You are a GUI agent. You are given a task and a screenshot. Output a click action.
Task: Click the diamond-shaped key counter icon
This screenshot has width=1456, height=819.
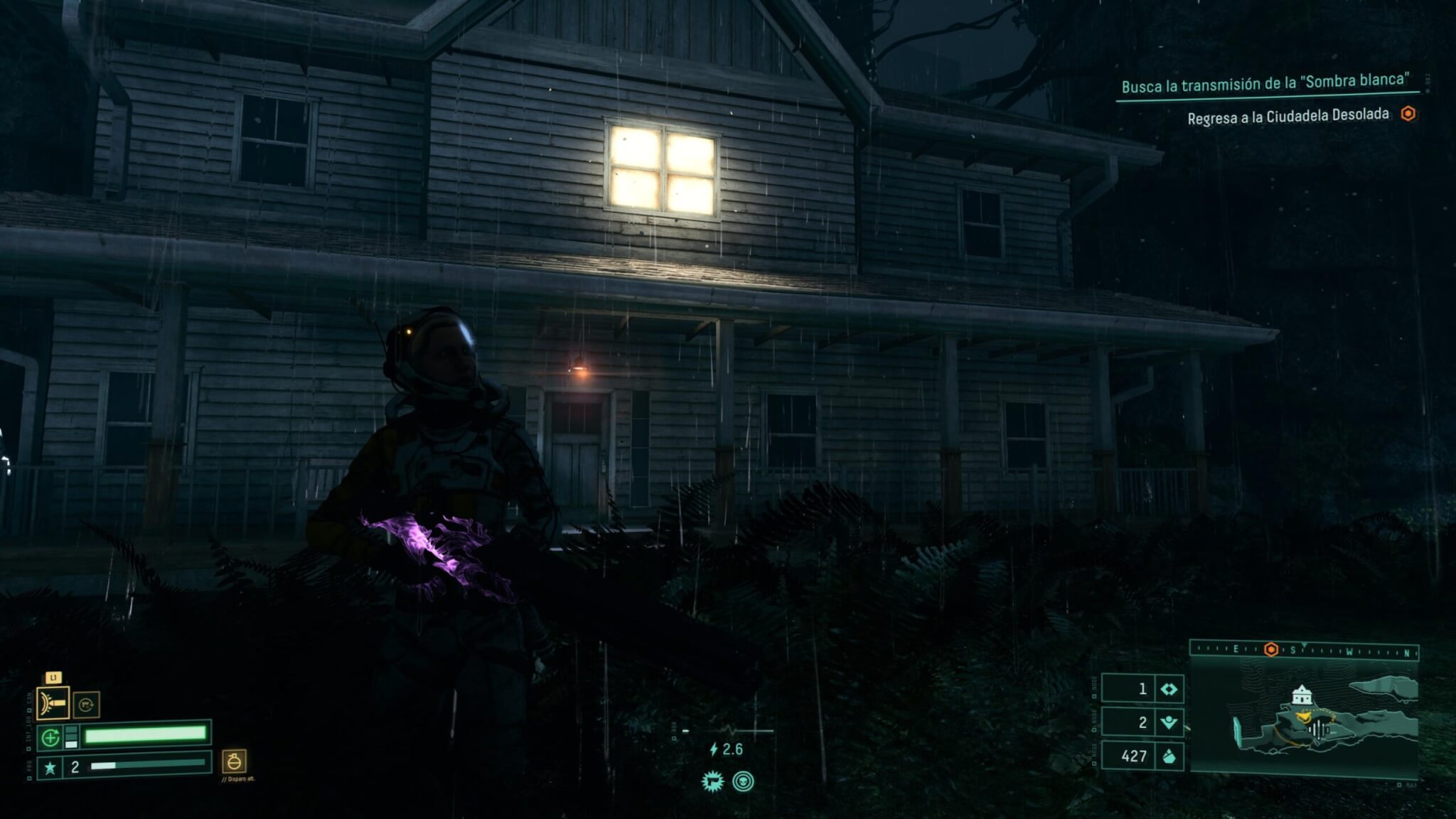tap(1169, 689)
